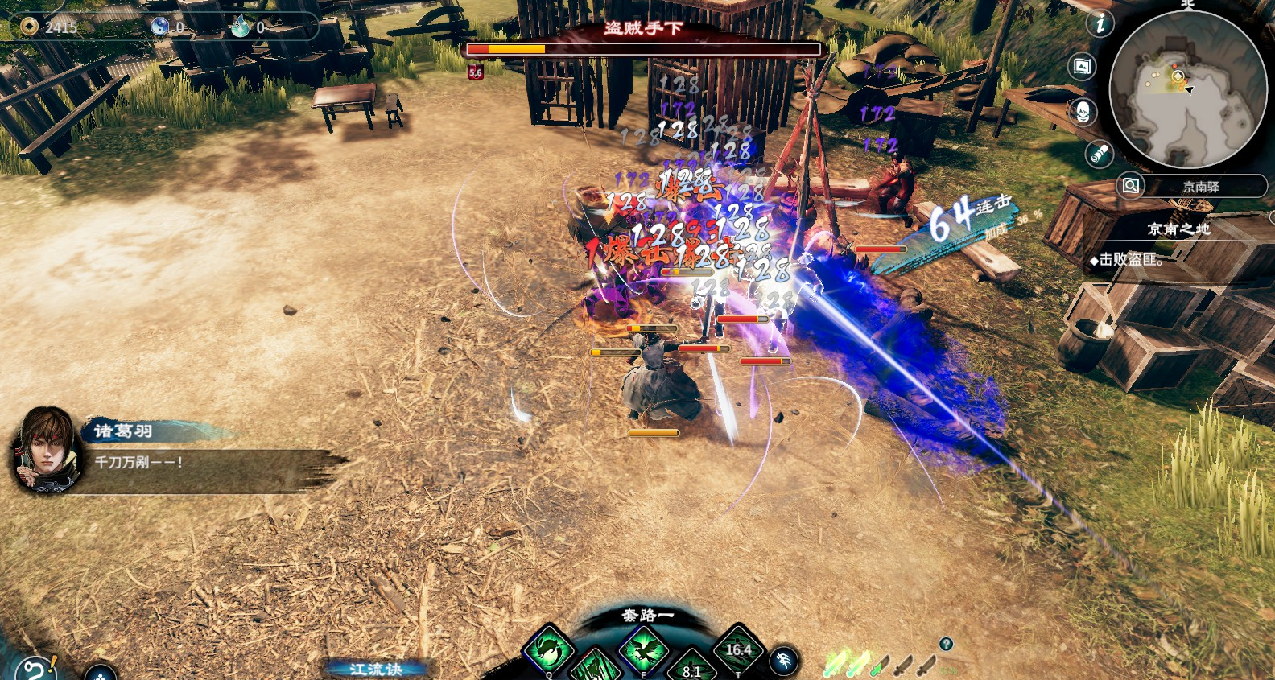Click the round blue spirit skill icon
The height and width of the screenshot is (680, 1275).
[x=785, y=658]
